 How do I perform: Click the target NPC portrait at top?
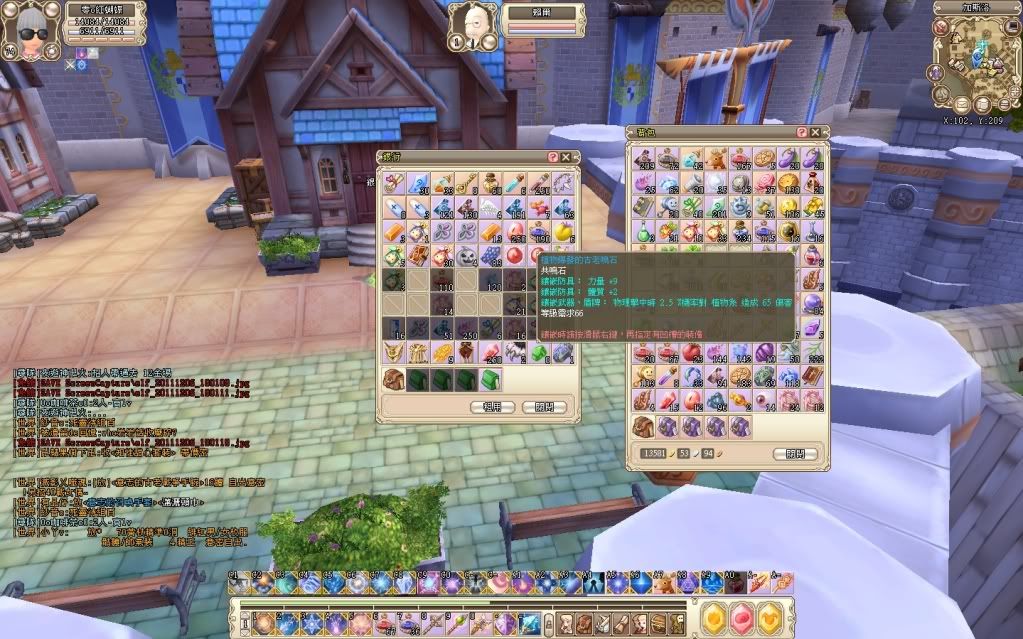click(468, 23)
